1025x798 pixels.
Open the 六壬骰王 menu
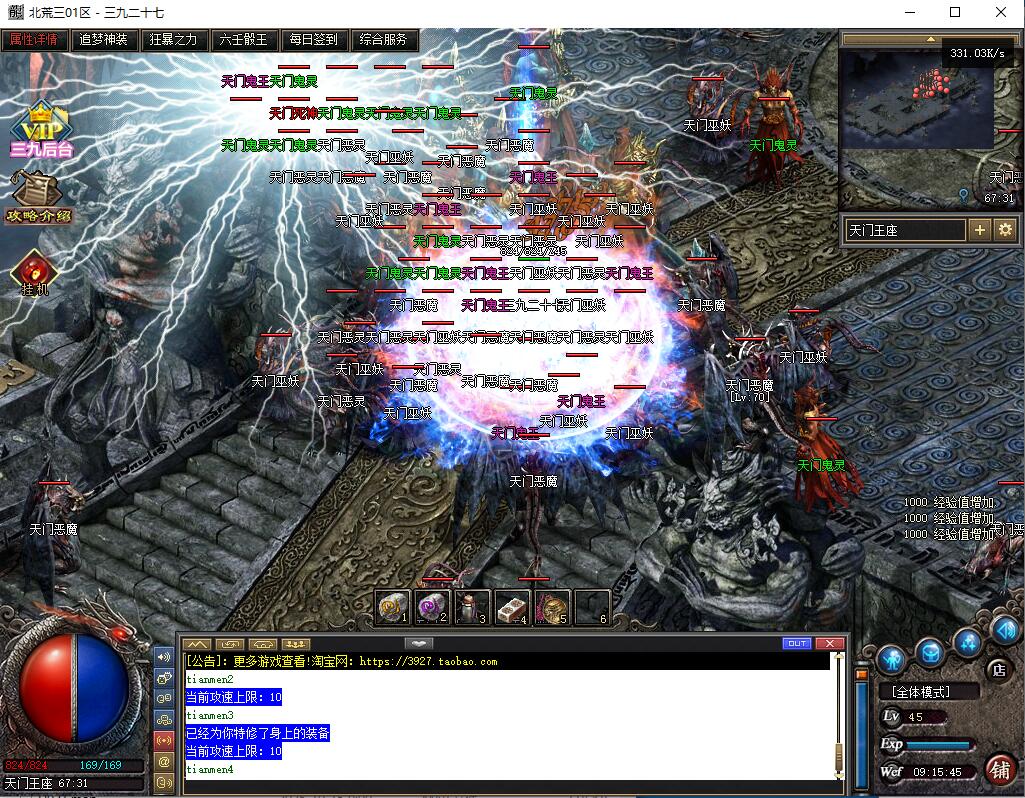(x=243, y=40)
